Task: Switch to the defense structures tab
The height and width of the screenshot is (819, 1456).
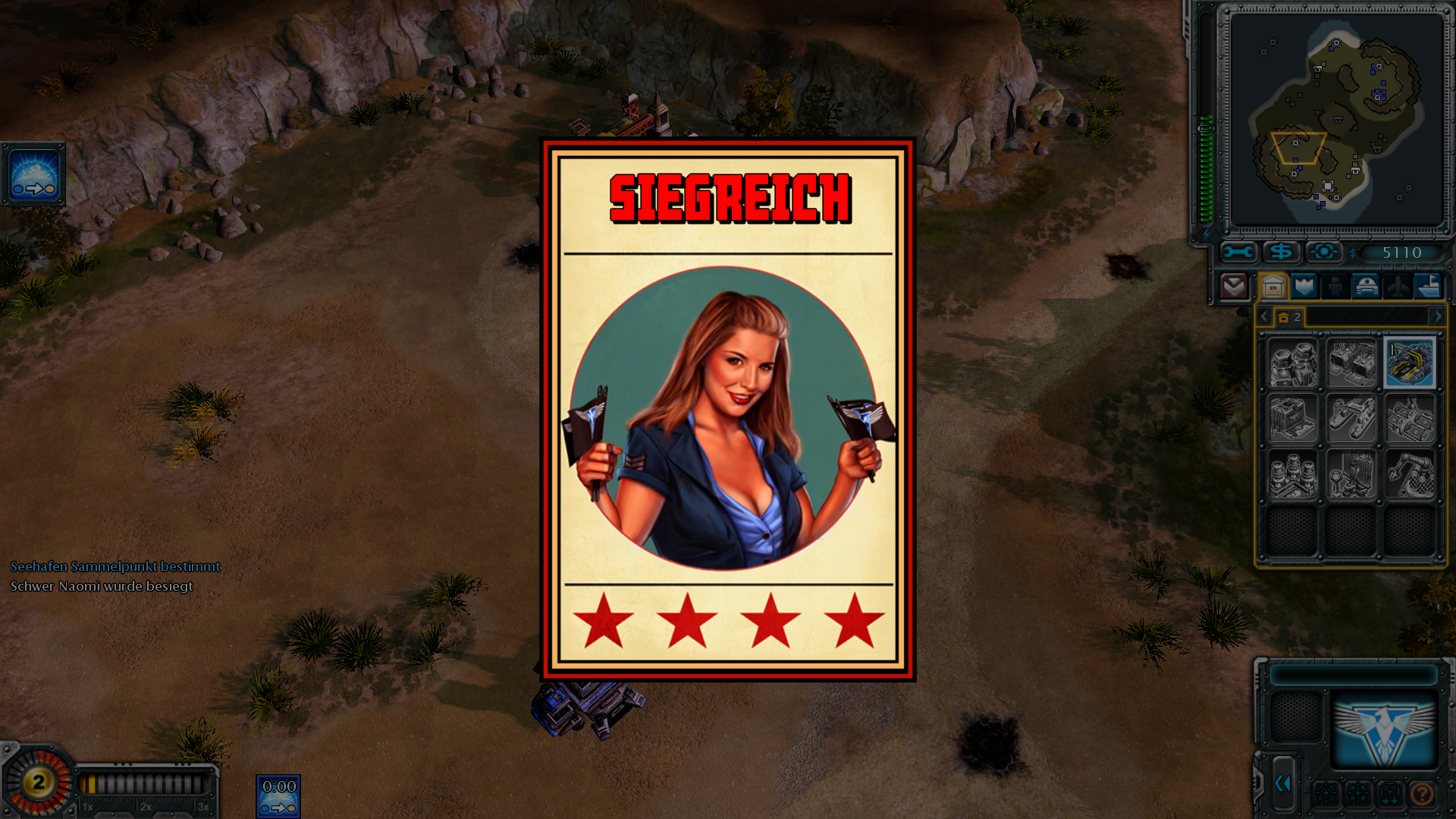Action: tap(1304, 287)
